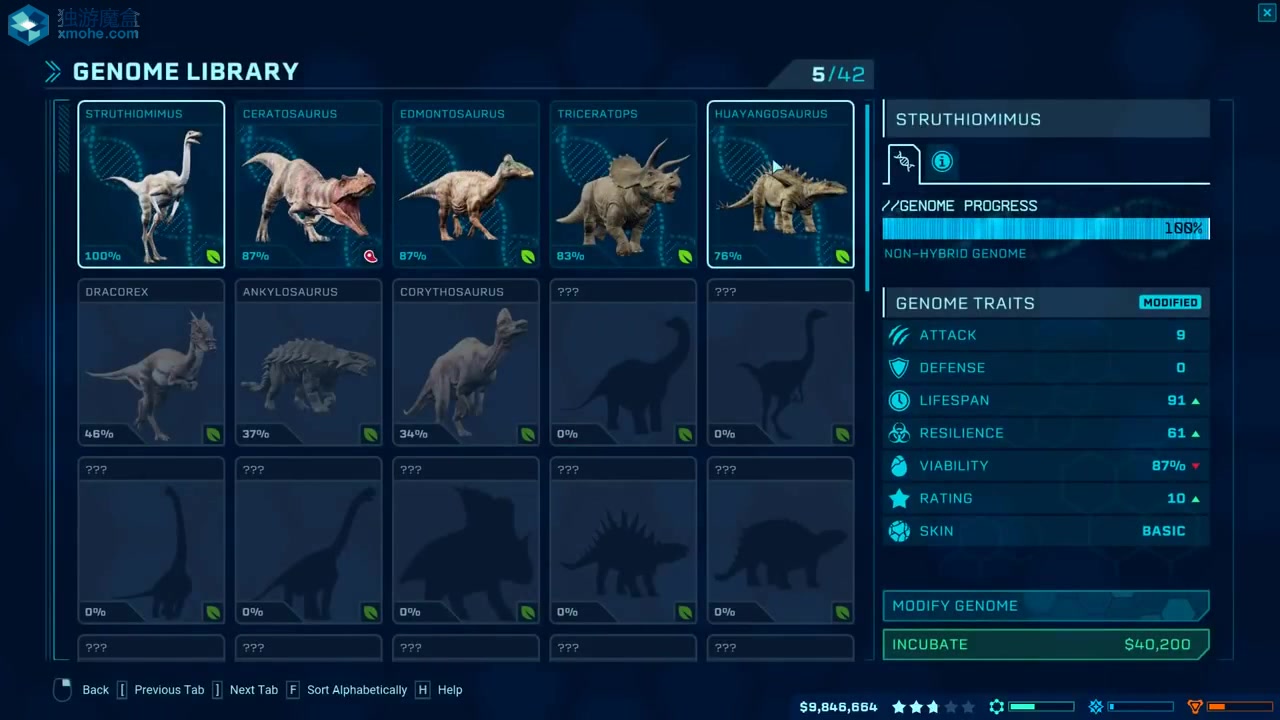
Task: Go to the Next Tab
Action: [253, 690]
